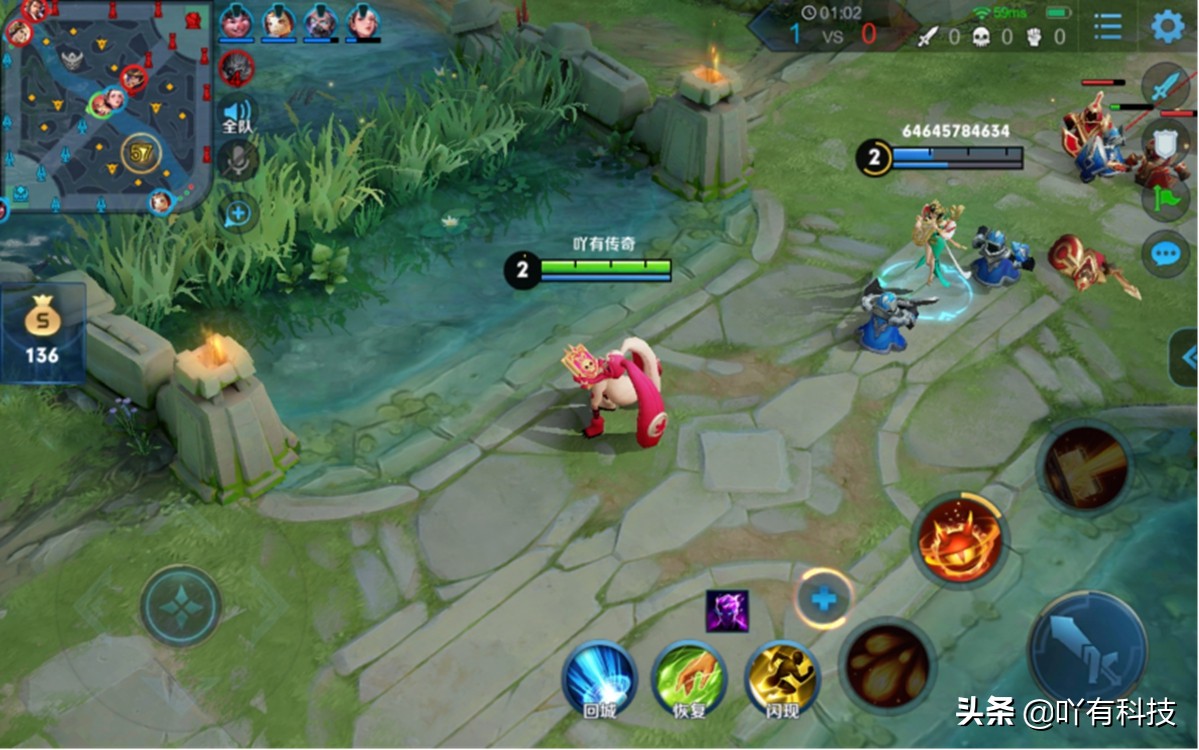Expand the right edge arrow panel
This screenshot has width=1199, height=750.
(1185, 357)
